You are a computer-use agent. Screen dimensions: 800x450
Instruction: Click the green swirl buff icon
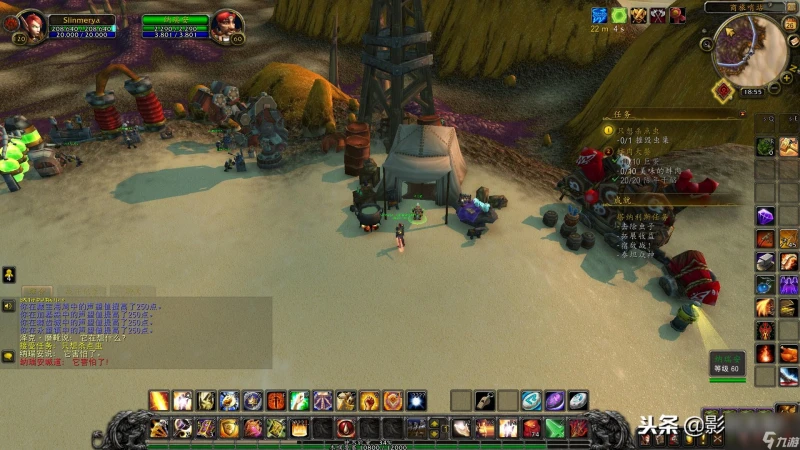619,15
